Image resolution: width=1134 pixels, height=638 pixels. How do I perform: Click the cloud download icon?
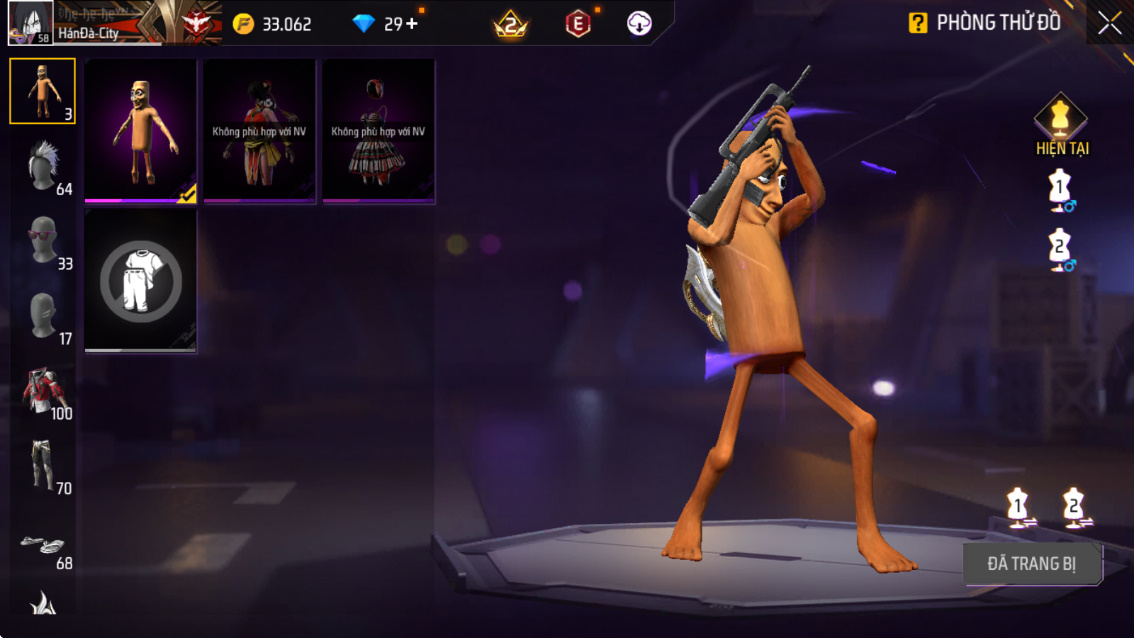point(639,24)
